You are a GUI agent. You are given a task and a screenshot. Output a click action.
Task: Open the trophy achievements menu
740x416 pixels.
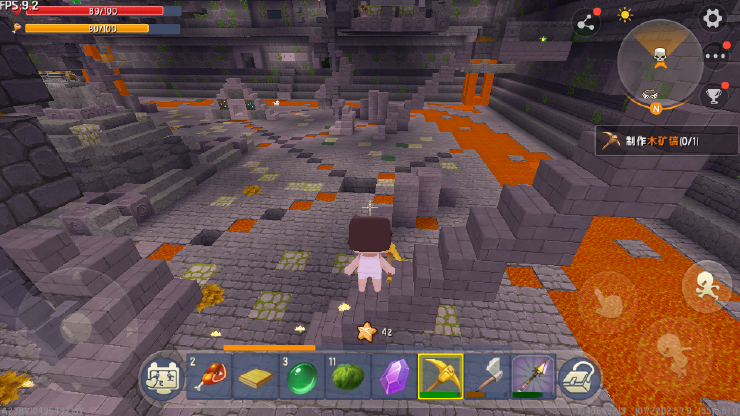tap(714, 96)
